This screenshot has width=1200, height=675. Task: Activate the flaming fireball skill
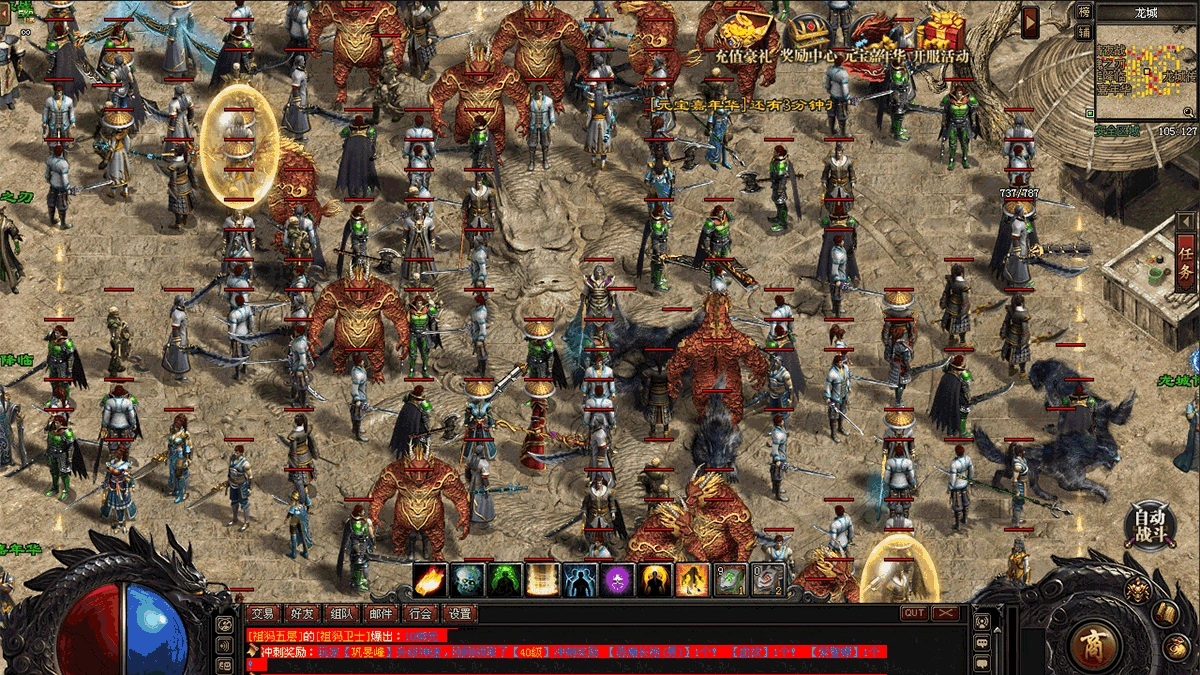click(x=430, y=580)
